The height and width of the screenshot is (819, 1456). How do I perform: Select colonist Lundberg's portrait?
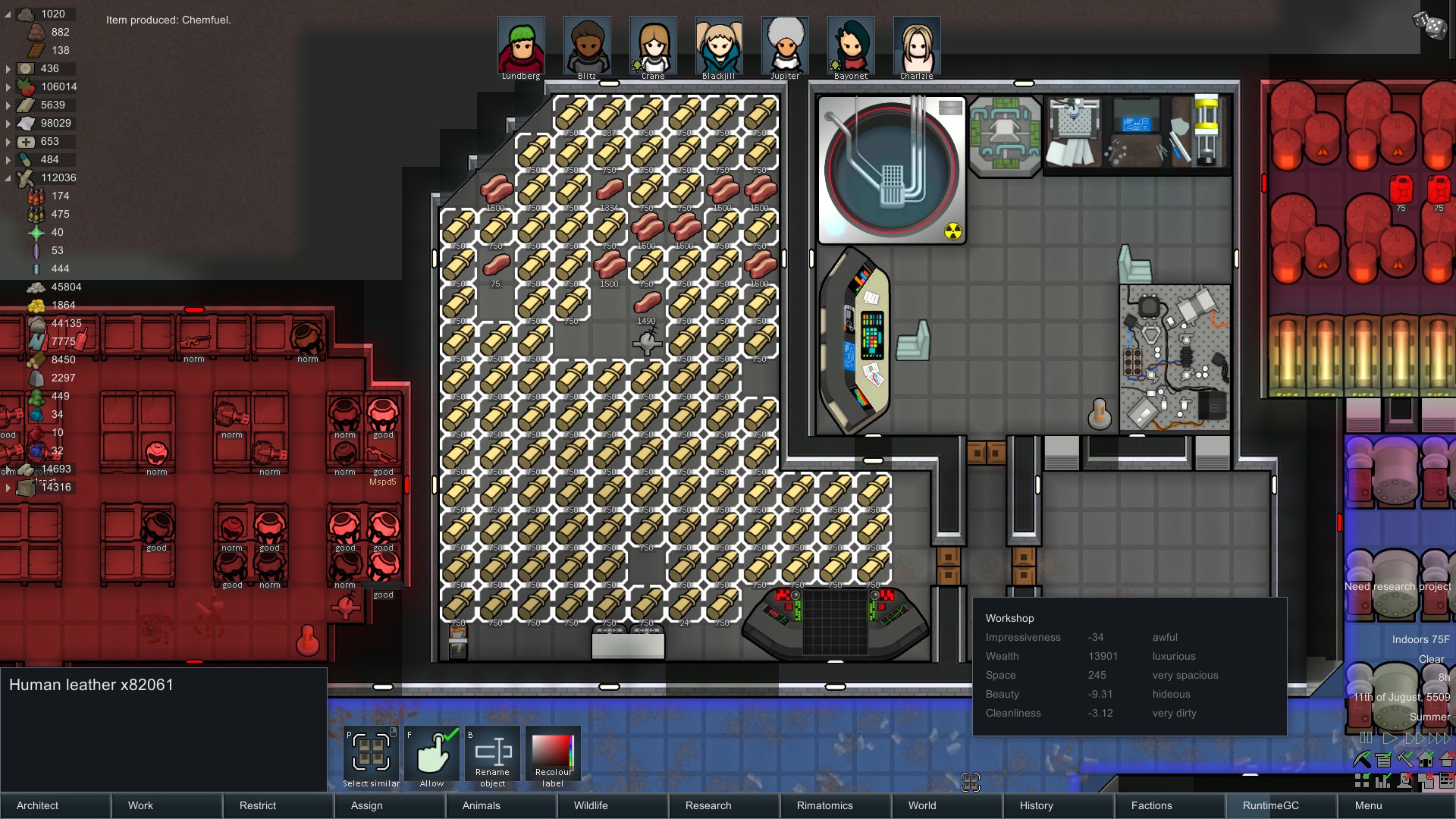coord(520,45)
